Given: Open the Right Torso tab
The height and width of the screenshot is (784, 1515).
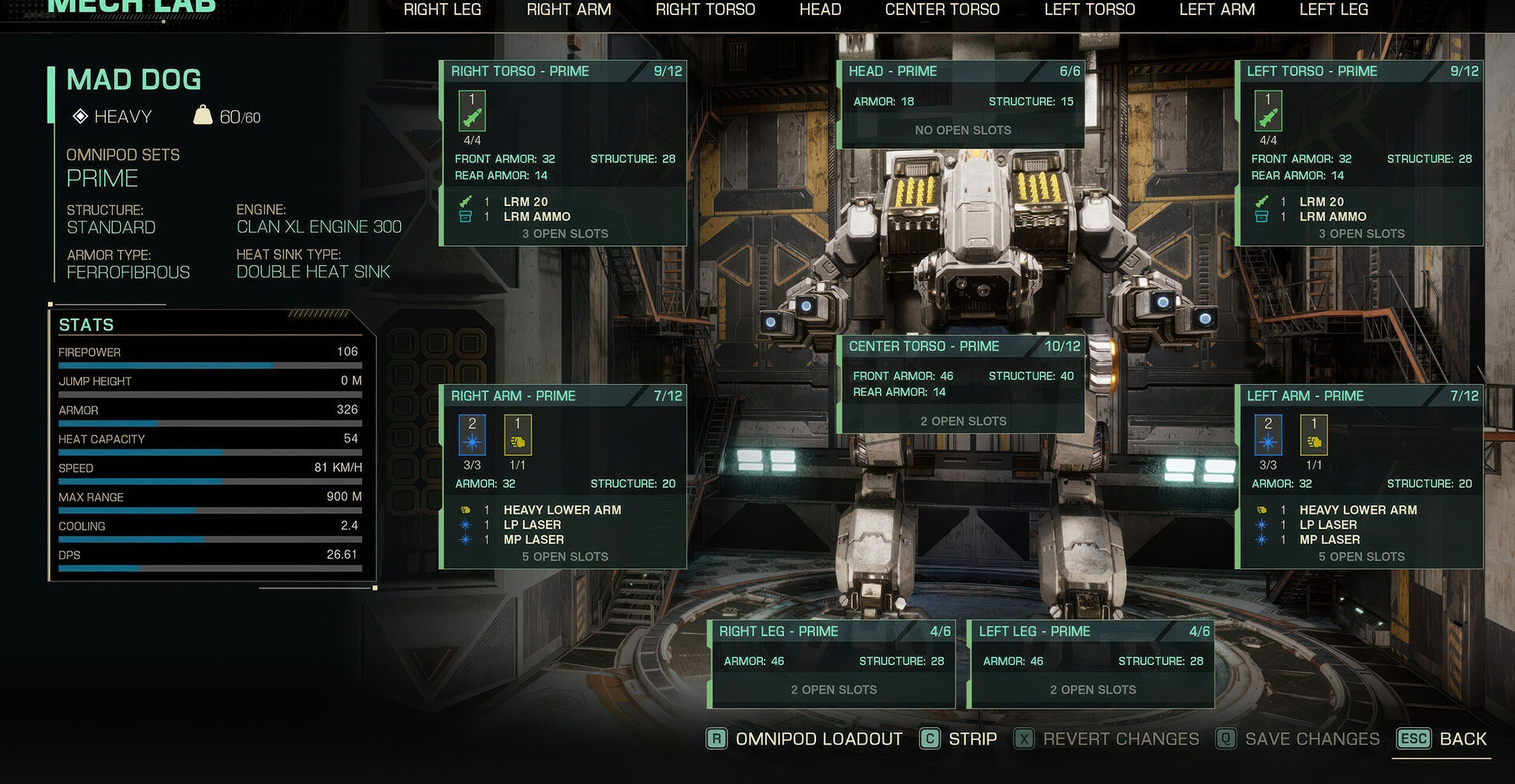Looking at the screenshot, I should tap(705, 10).
